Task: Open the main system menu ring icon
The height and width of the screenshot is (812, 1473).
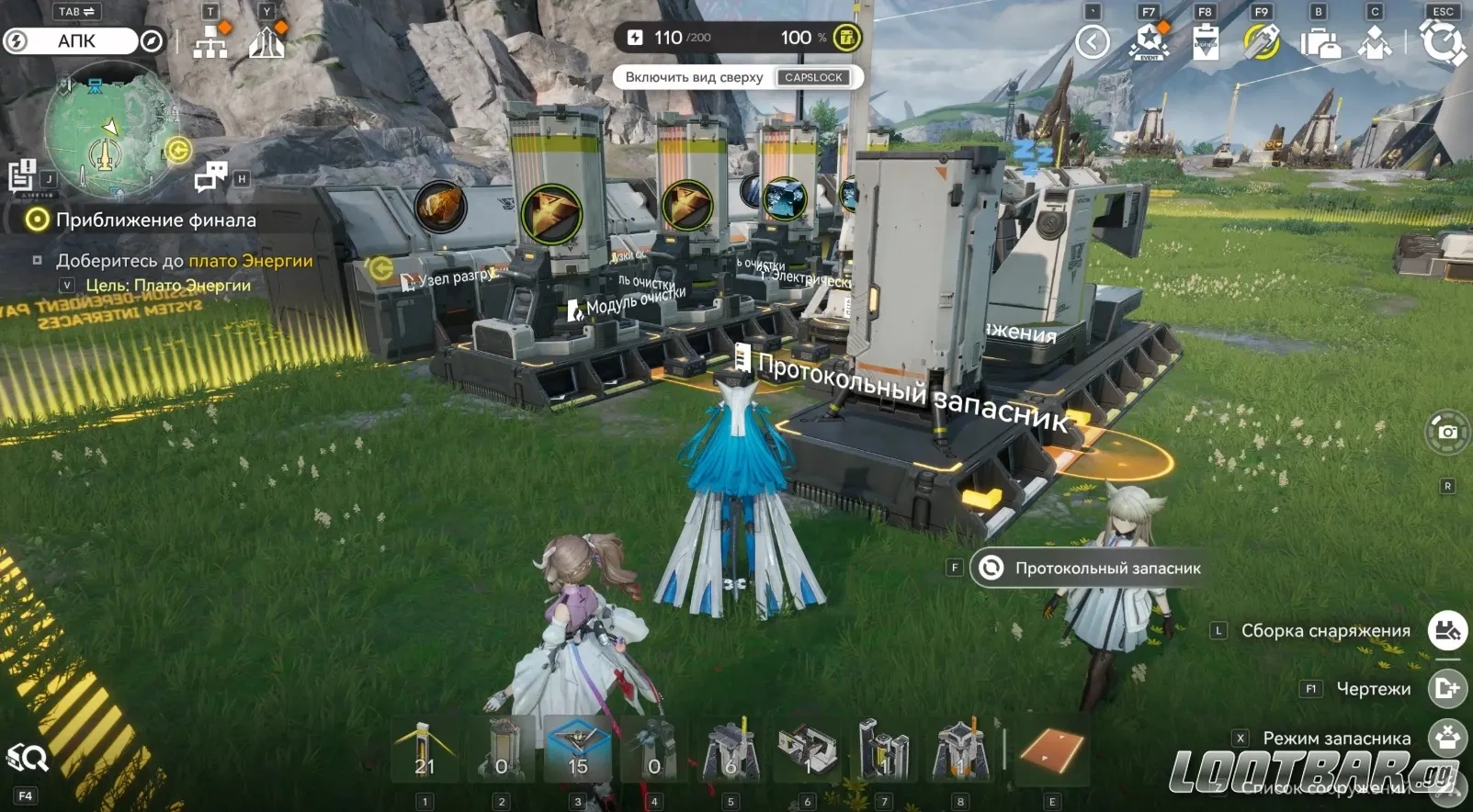Action: pyautogui.click(x=1443, y=41)
